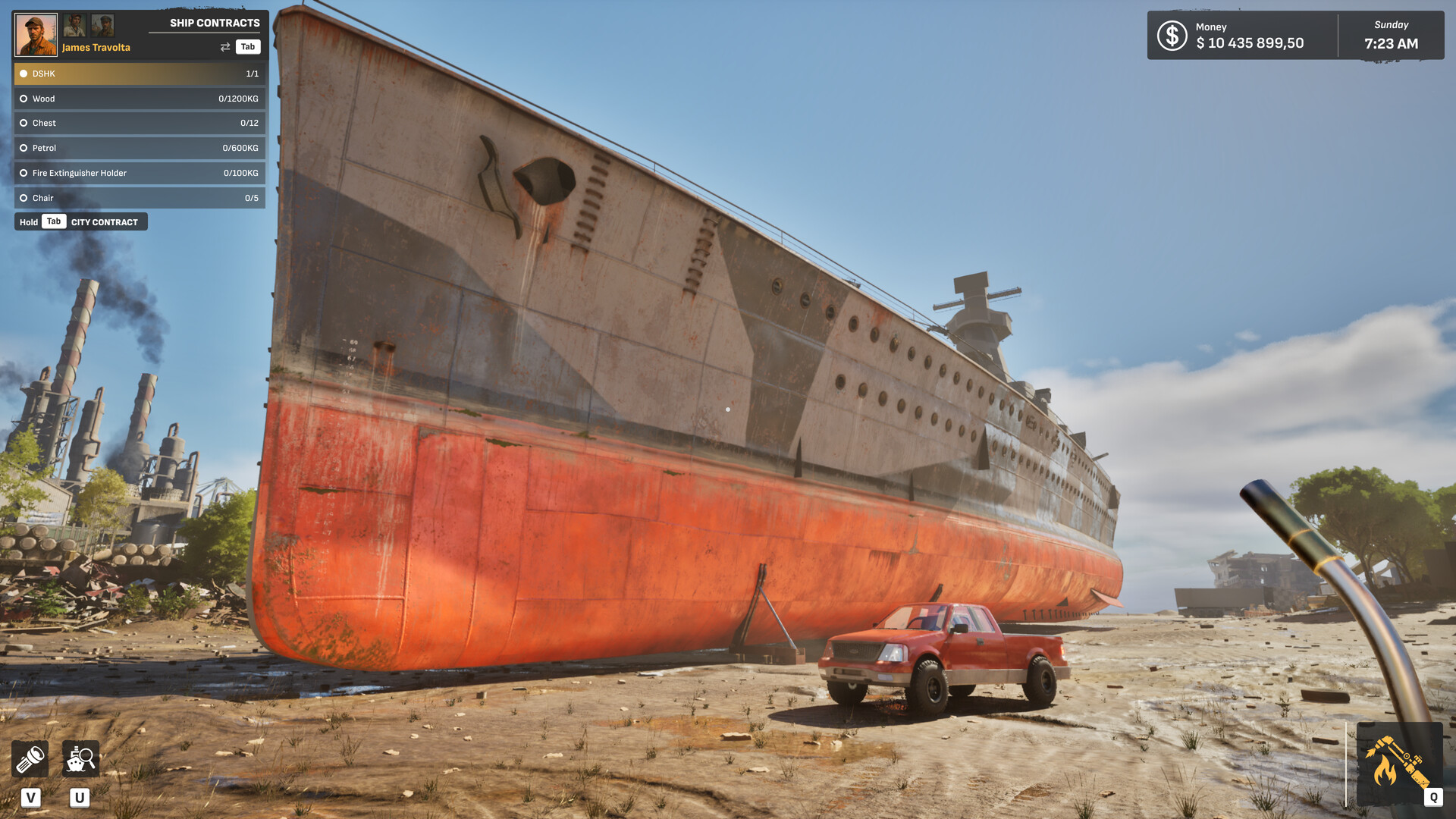Choose the Wood objective row
The width and height of the screenshot is (1456, 819).
[x=140, y=99]
